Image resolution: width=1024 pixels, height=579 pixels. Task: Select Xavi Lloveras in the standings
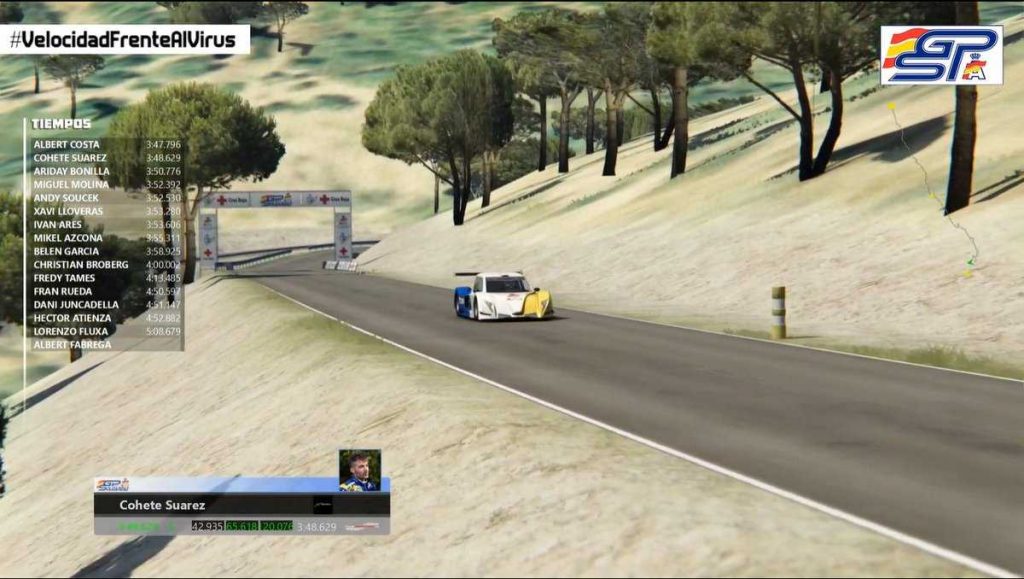pos(105,211)
